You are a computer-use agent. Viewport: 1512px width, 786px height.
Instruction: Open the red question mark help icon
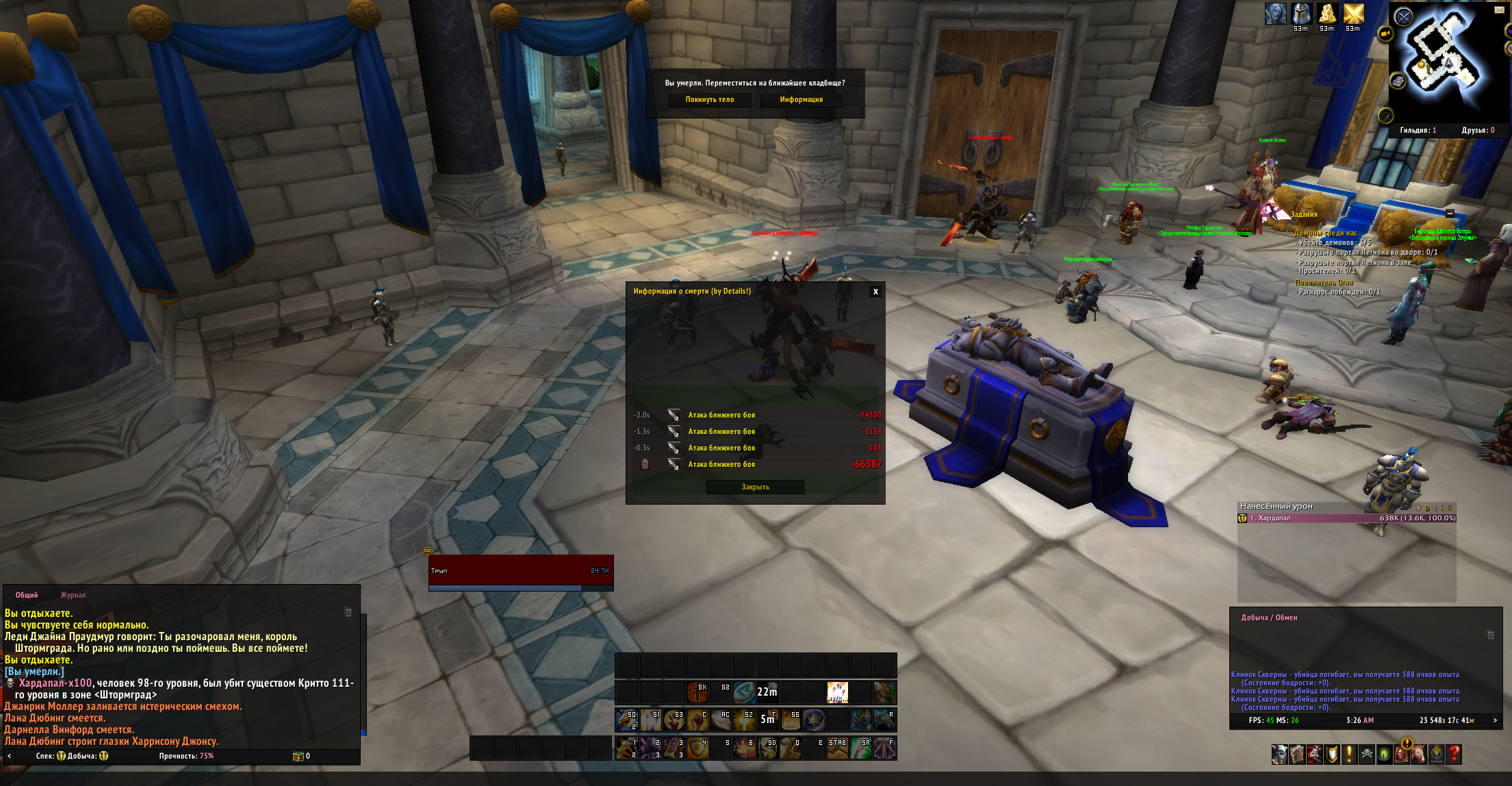1454,755
